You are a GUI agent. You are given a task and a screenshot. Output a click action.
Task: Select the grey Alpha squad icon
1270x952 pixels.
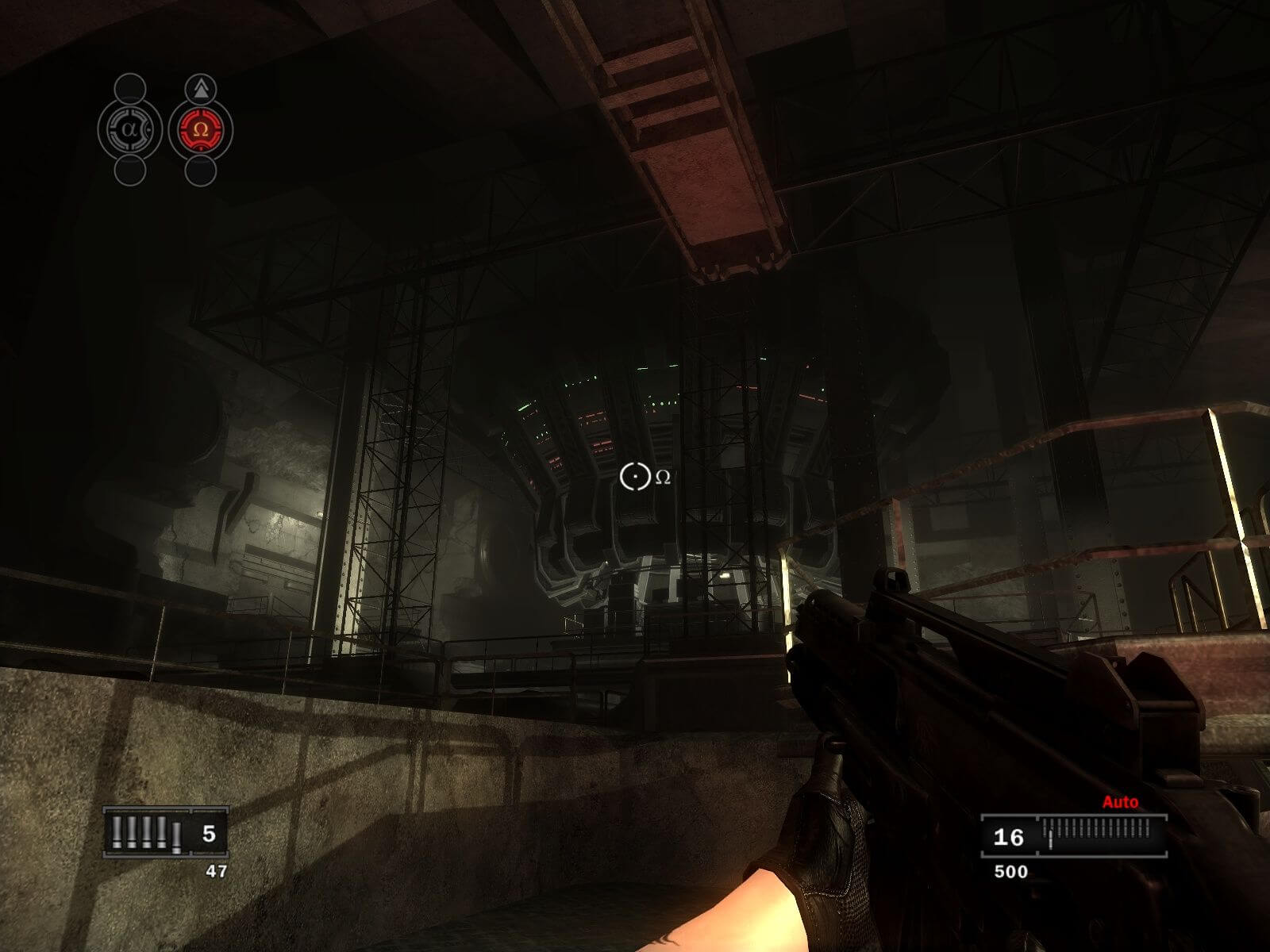click(x=130, y=129)
